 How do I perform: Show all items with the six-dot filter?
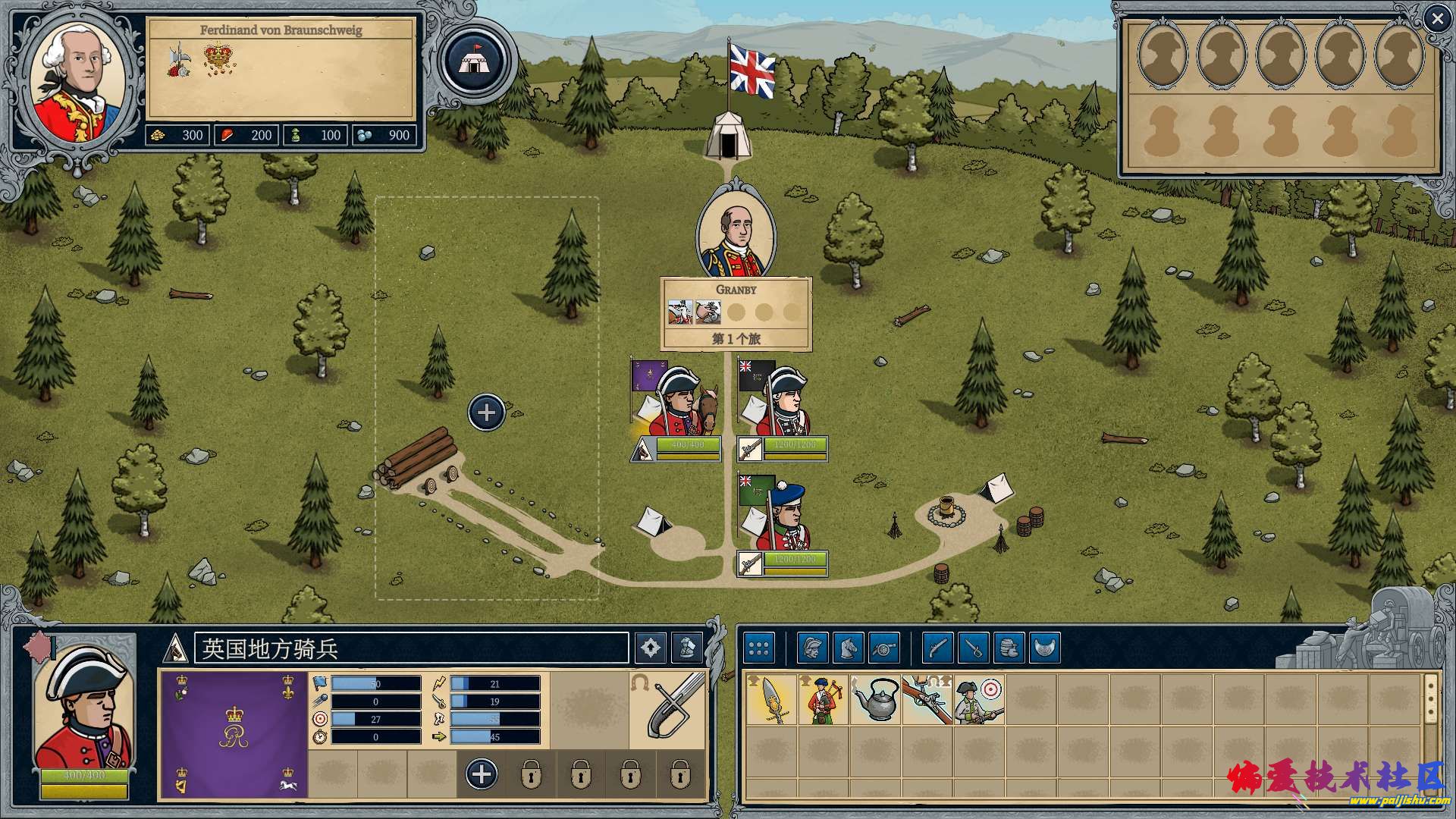[x=758, y=648]
